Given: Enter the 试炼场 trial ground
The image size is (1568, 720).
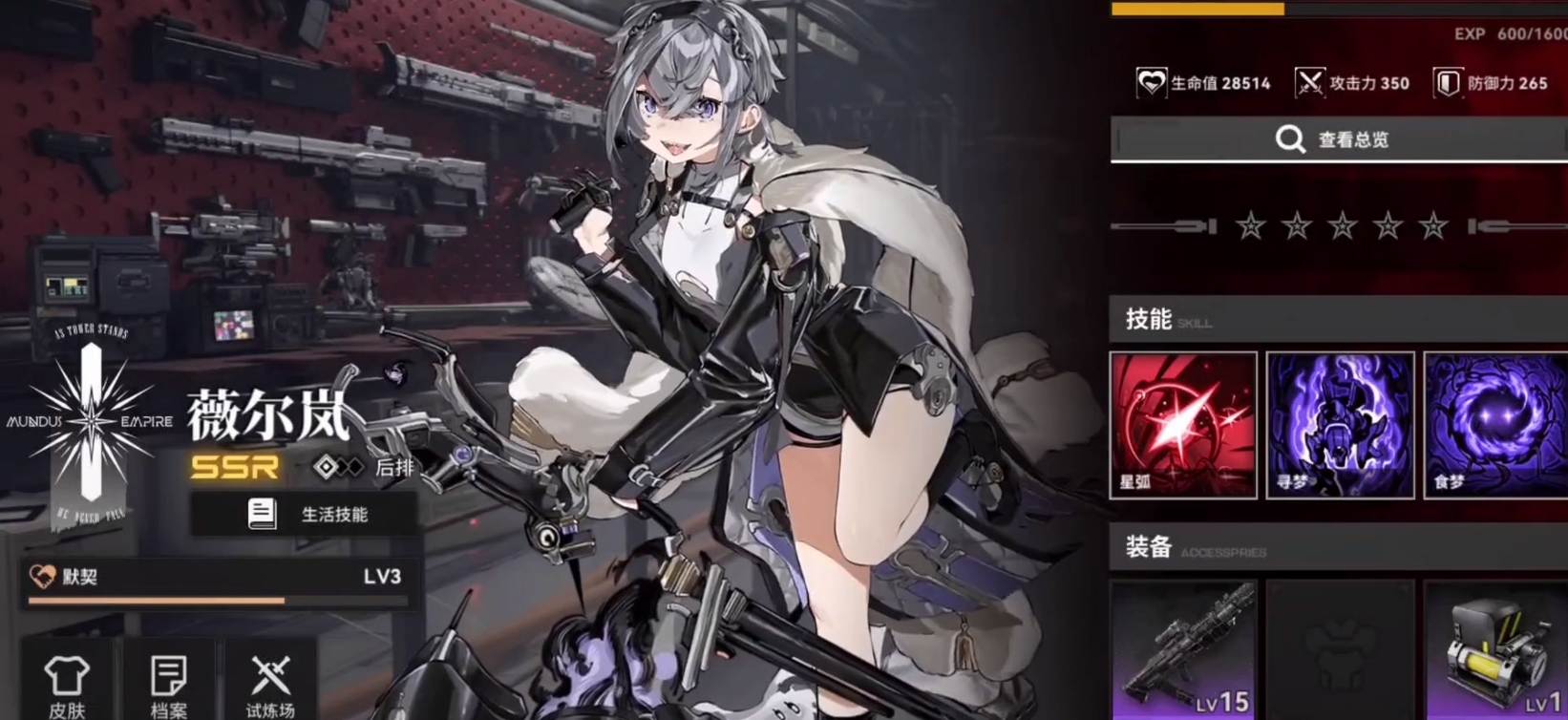Looking at the screenshot, I should pyautogui.click(x=271, y=686).
